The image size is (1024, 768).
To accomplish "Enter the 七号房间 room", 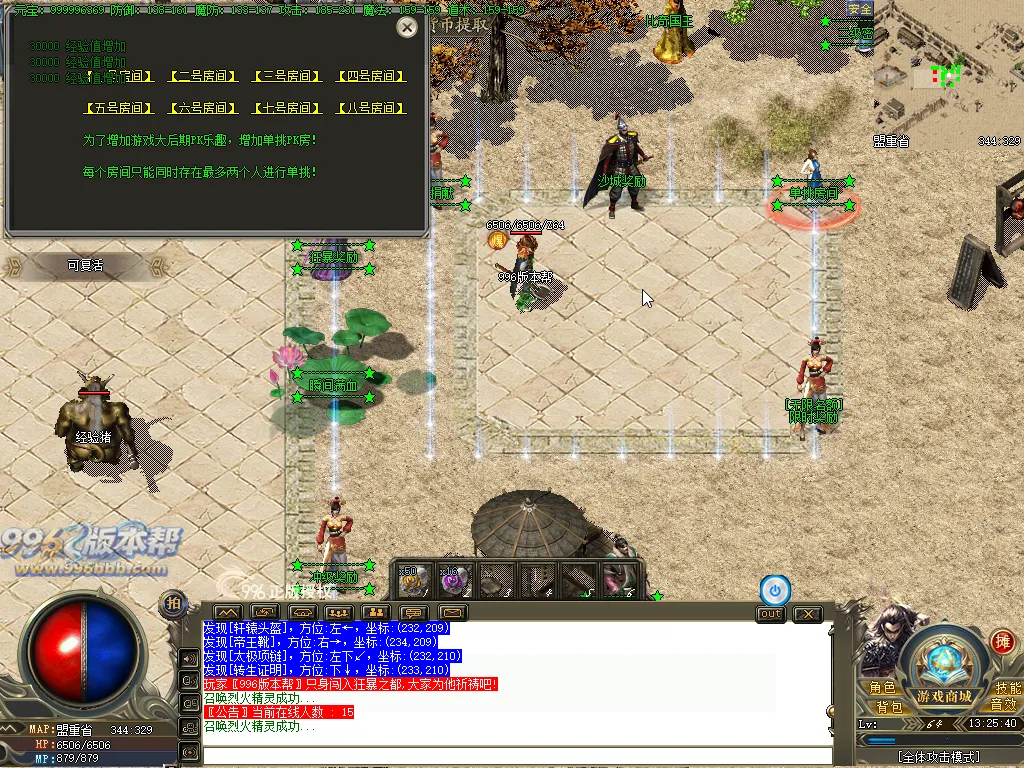I will coord(288,108).
